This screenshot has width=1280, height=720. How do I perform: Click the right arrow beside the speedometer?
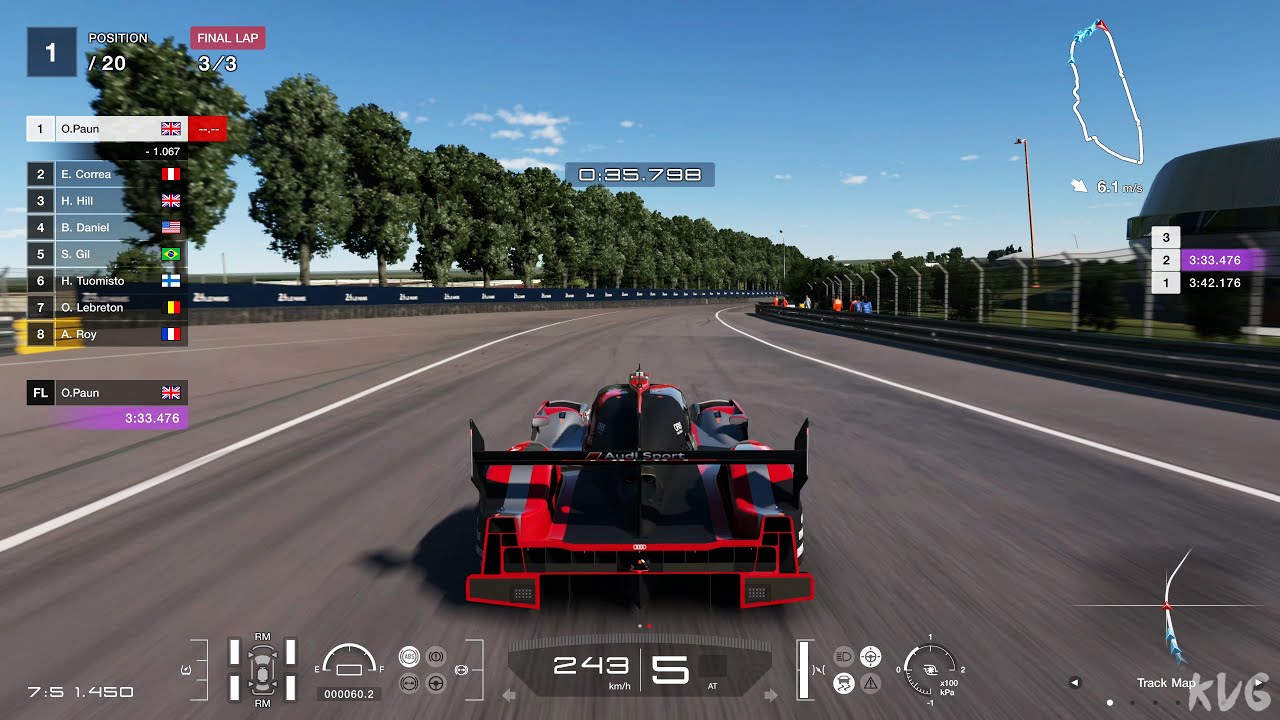pyautogui.click(x=769, y=692)
